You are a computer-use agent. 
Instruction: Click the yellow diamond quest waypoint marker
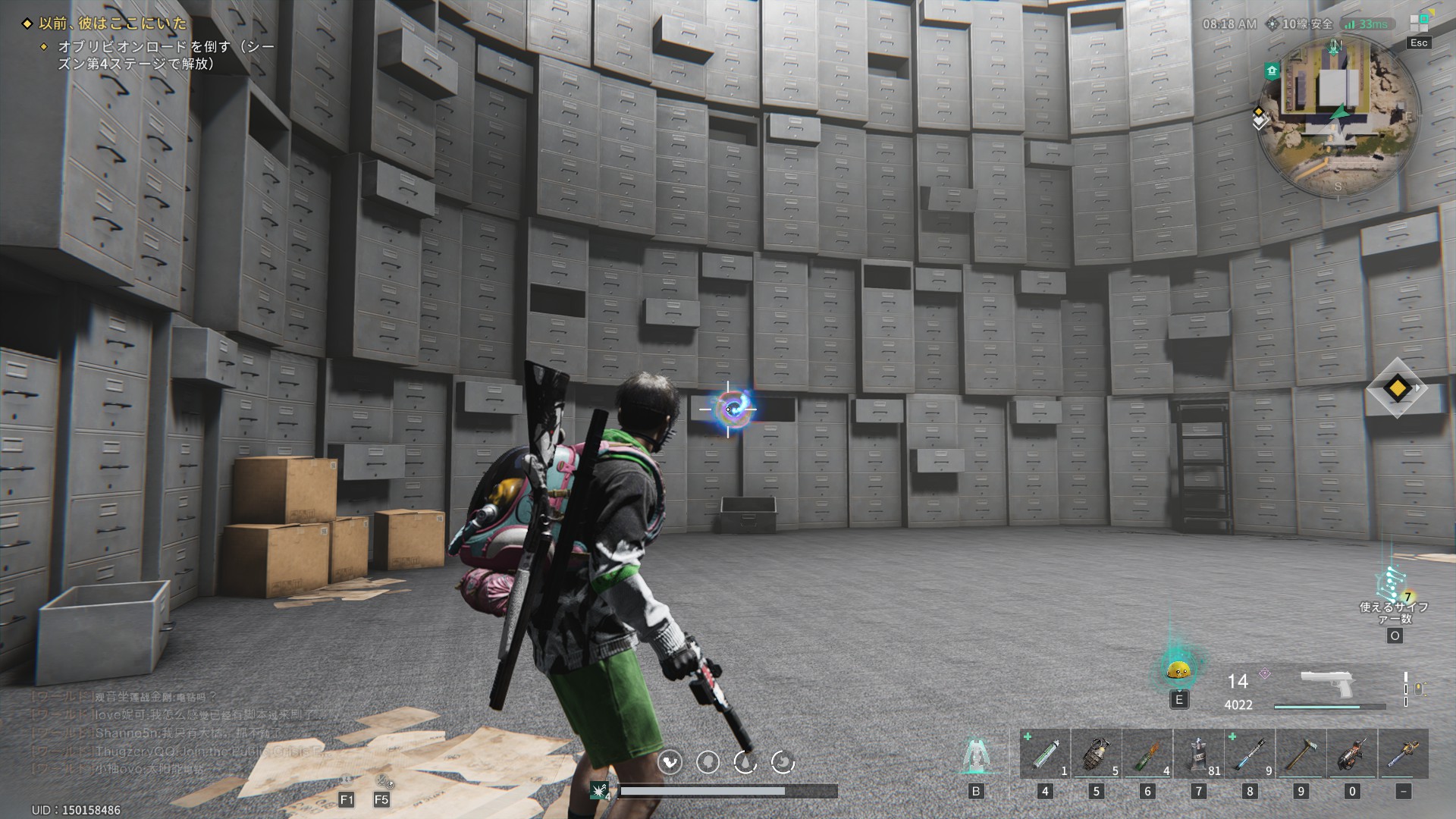(1397, 389)
